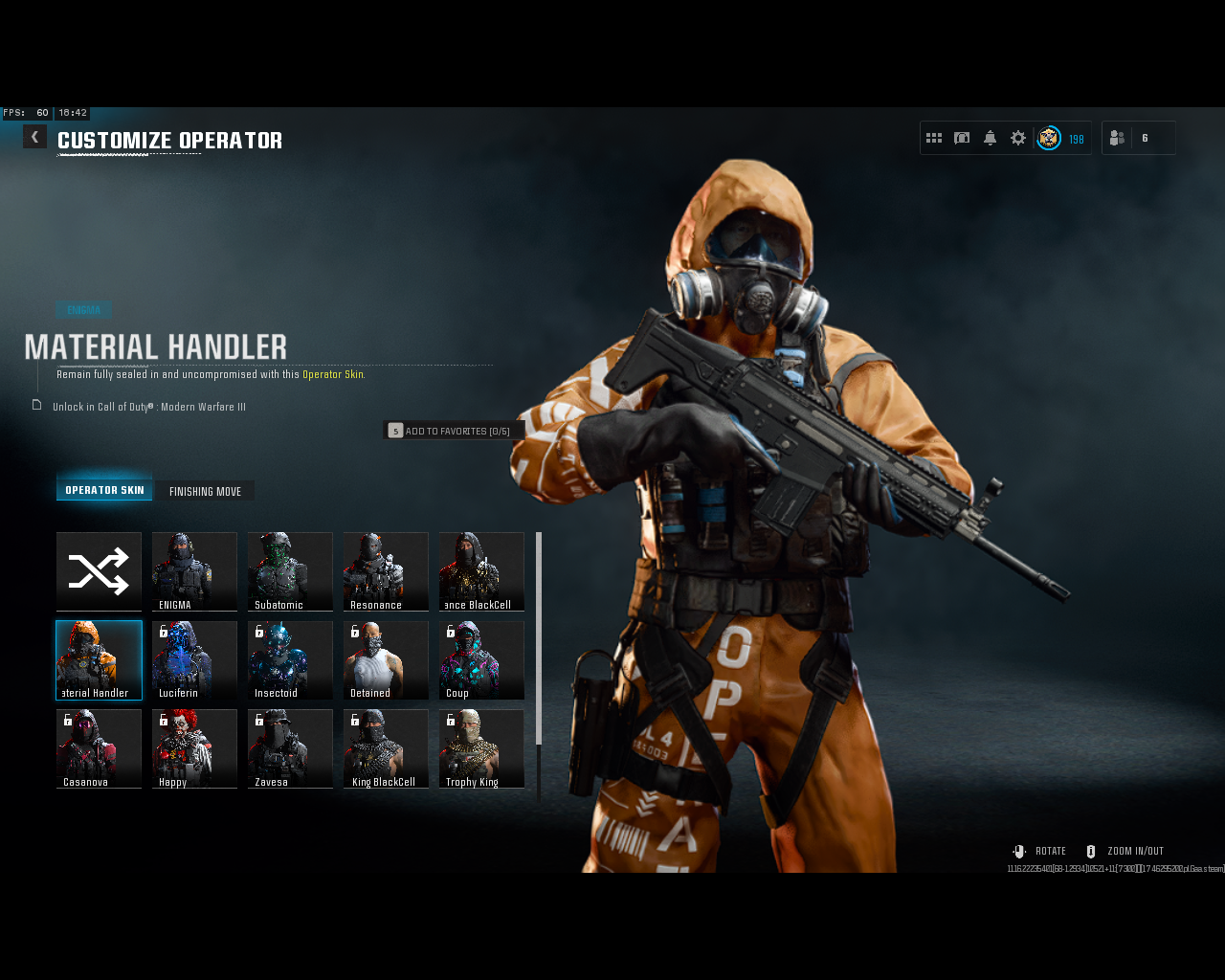1225x980 pixels.
Task: Pick the Trophy King skin
Action: pos(481,748)
